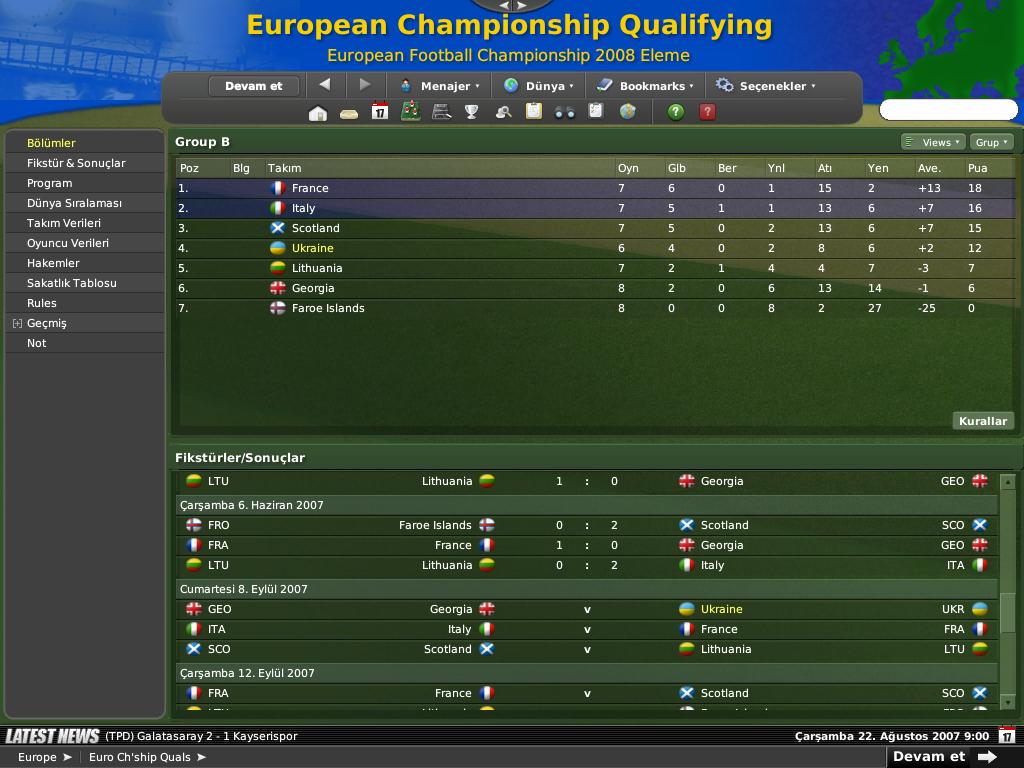Open the Grup dropdown
This screenshot has height=768, width=1024.
992,142
